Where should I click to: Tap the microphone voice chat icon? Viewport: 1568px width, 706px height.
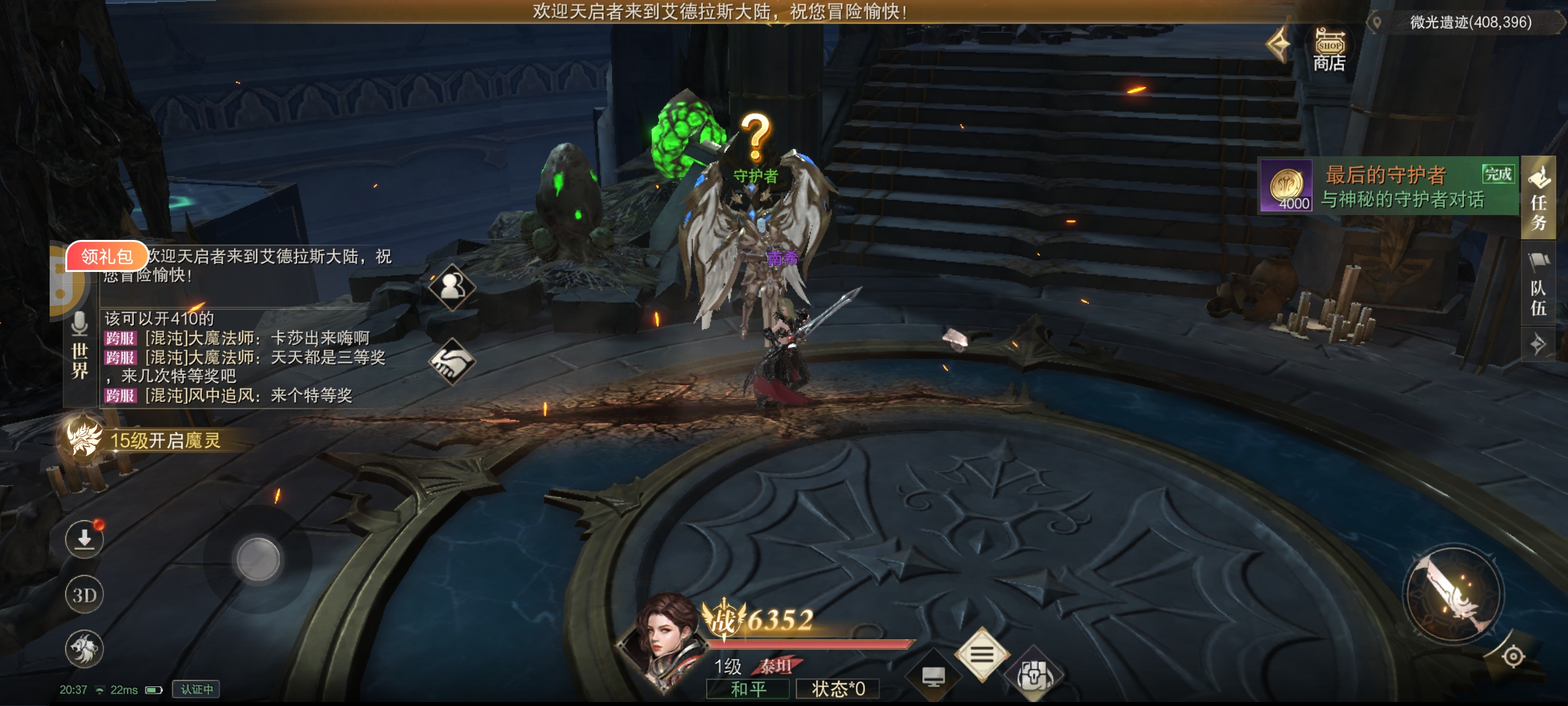(x=80, y=324)
